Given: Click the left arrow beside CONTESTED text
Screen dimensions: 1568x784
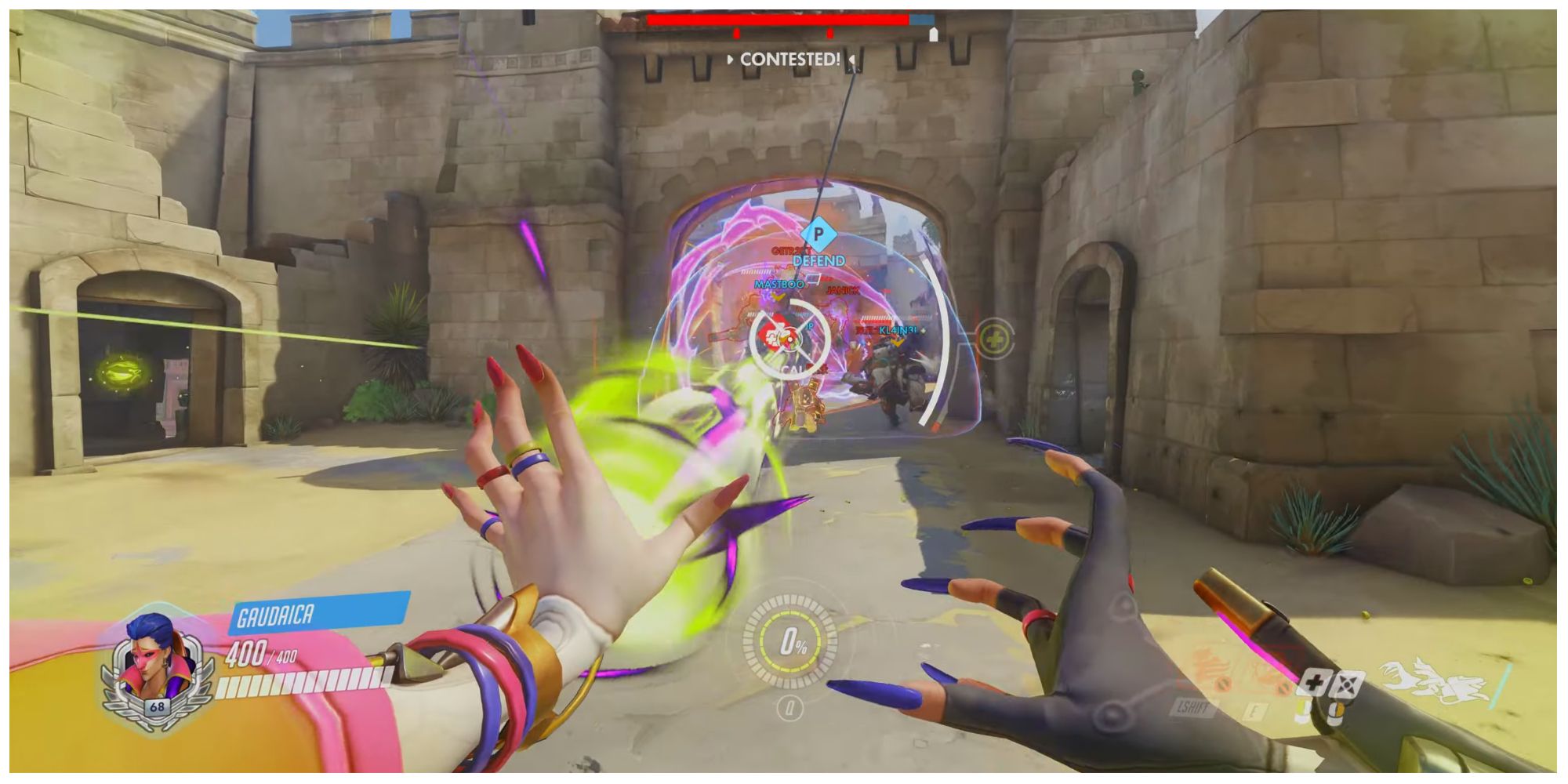Looking at the screenshot, I should 730,59.
